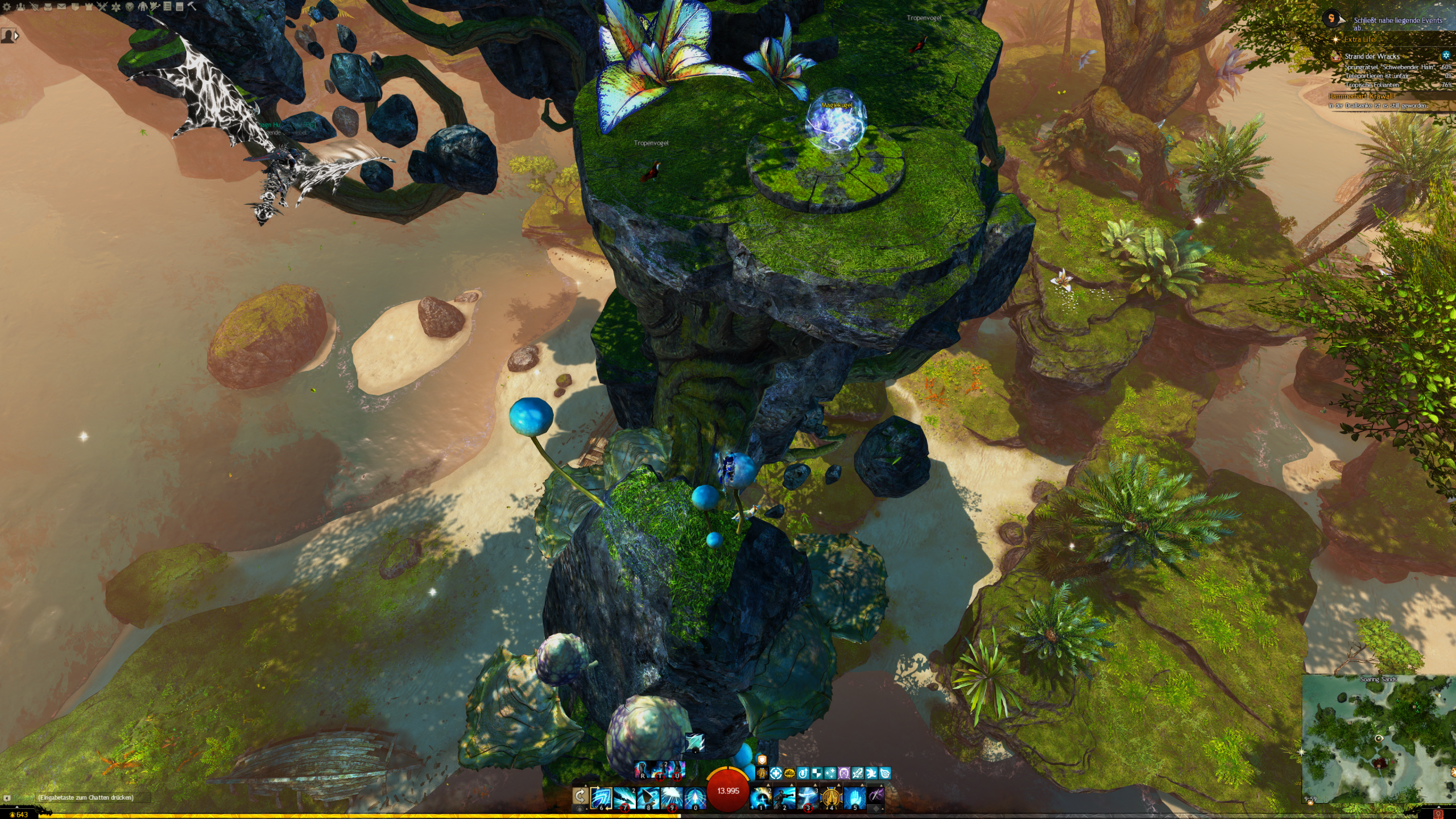Open the gear-shaped game menu icon
The height and width of the screenshot is (819, 1456).
(7, 7)
